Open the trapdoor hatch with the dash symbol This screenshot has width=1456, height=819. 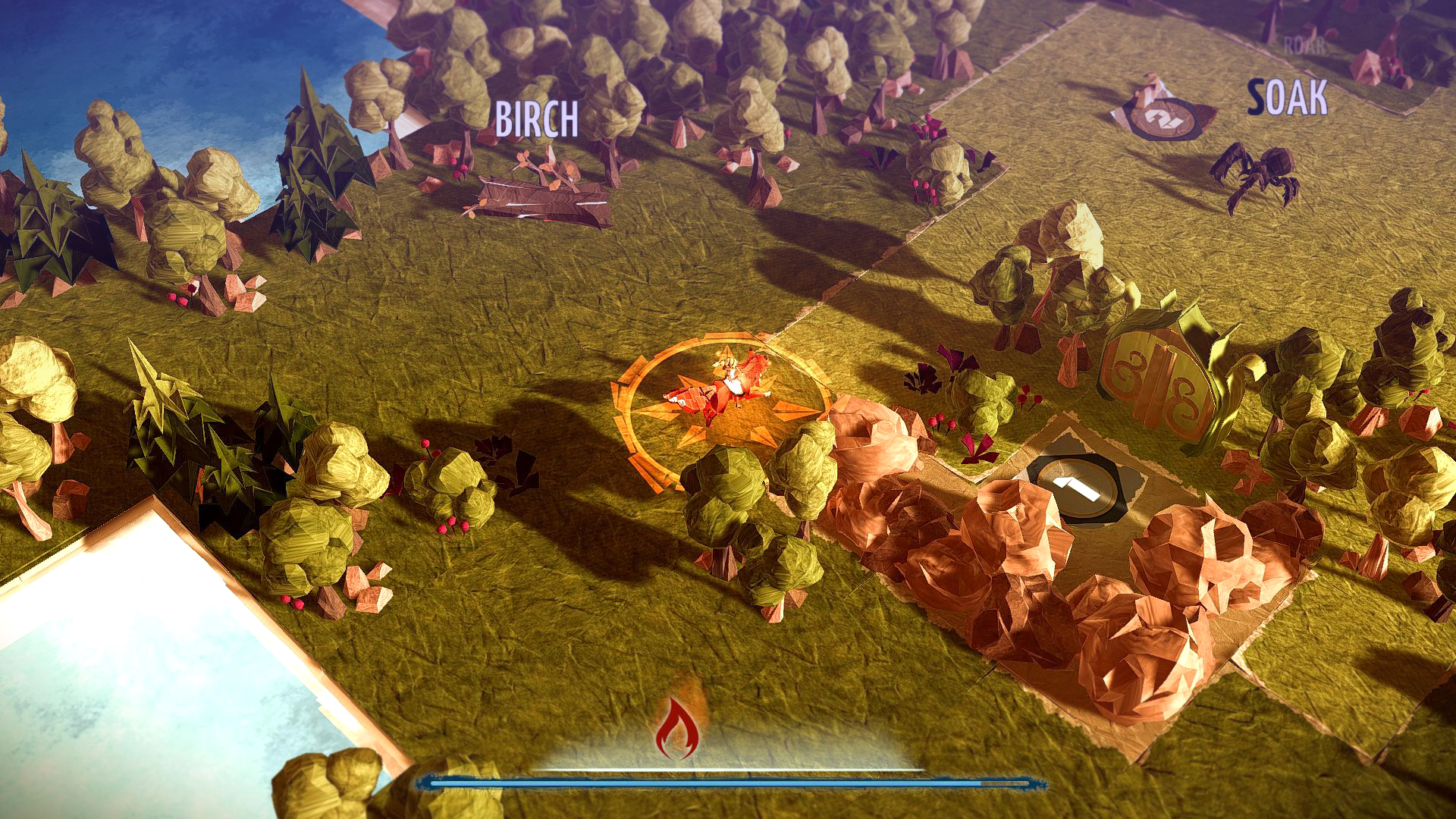pyautogui.click(x=1075, y=489)
